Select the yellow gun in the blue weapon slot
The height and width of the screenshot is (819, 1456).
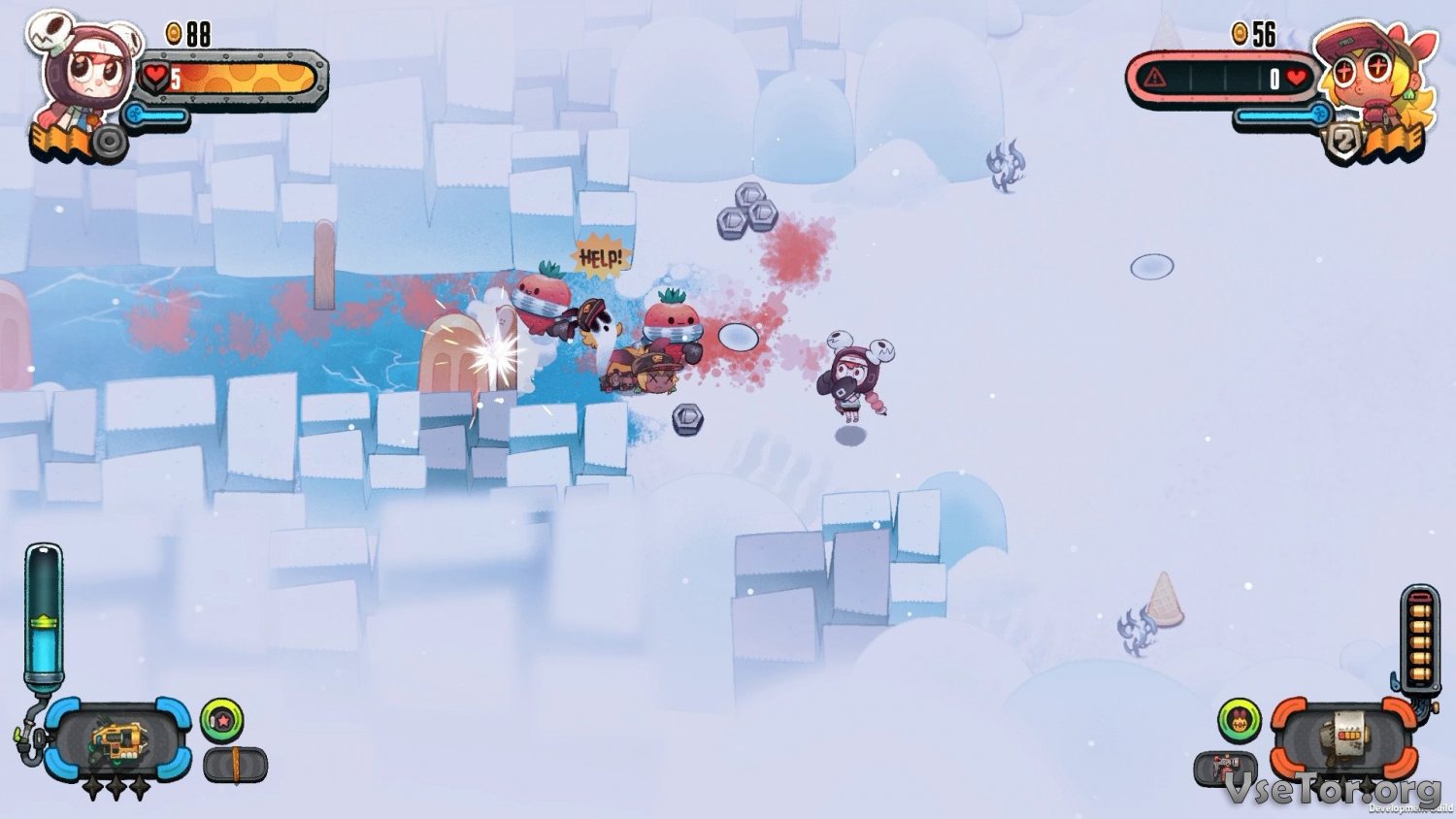pos(116,742)
